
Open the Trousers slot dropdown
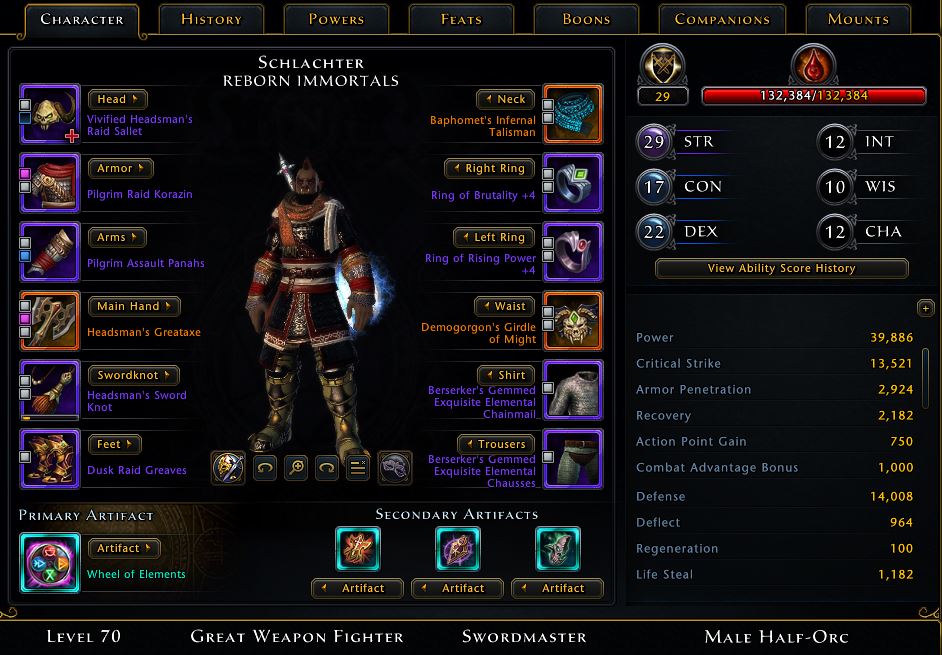coord(495,444)
